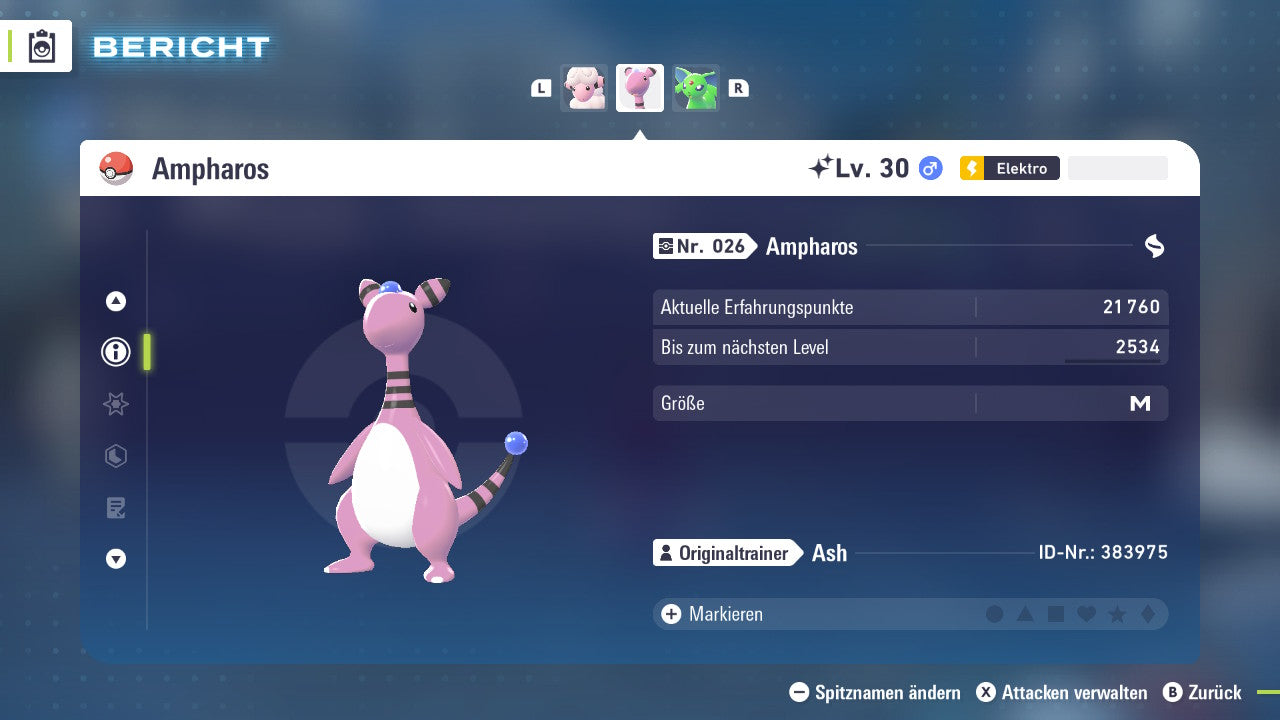The image size is (1280, 720).
Task: Toggle the heart marking
Action: click(1086, 614)
